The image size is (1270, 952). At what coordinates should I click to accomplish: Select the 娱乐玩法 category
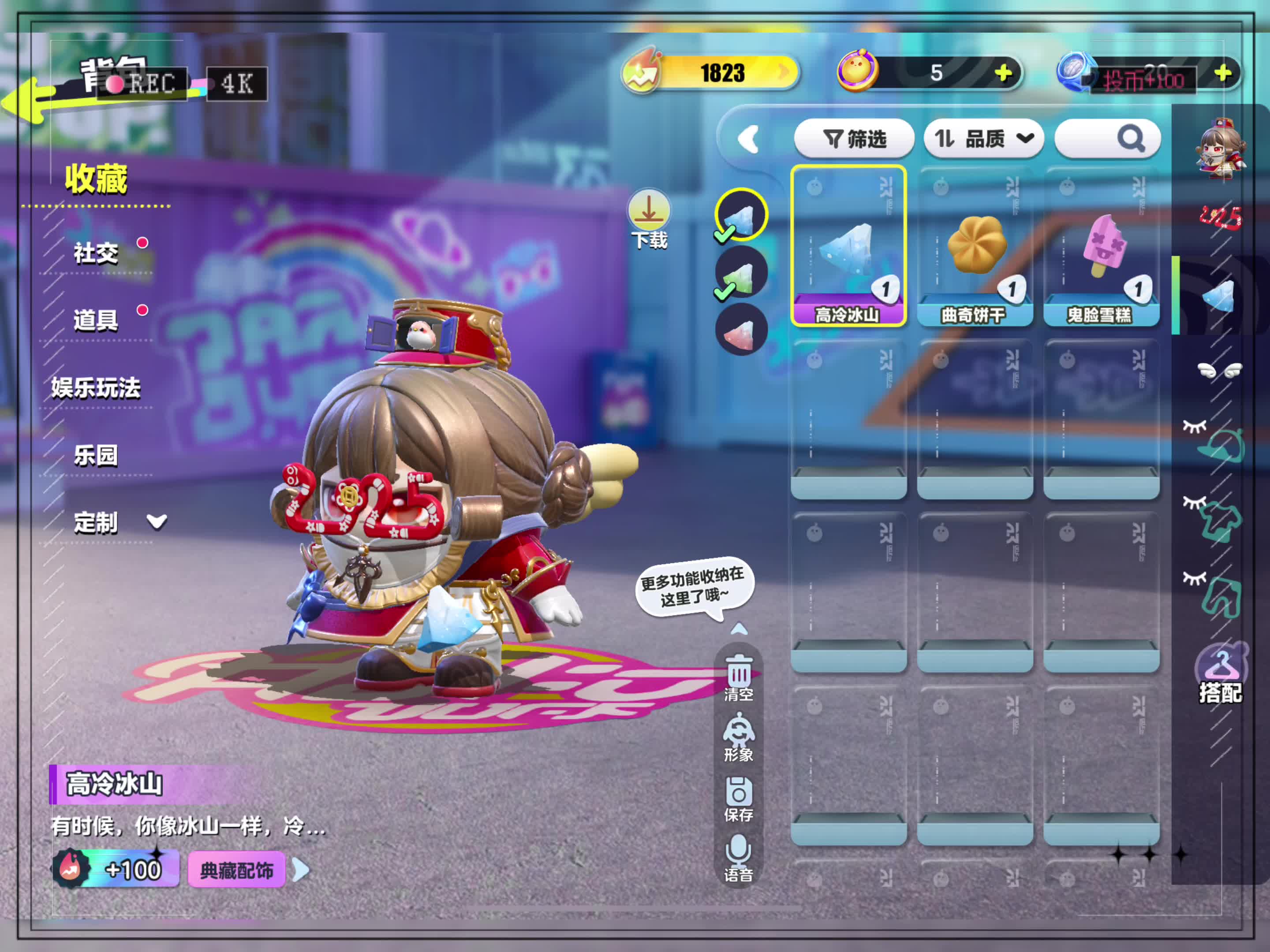click(x=96, y=387)
